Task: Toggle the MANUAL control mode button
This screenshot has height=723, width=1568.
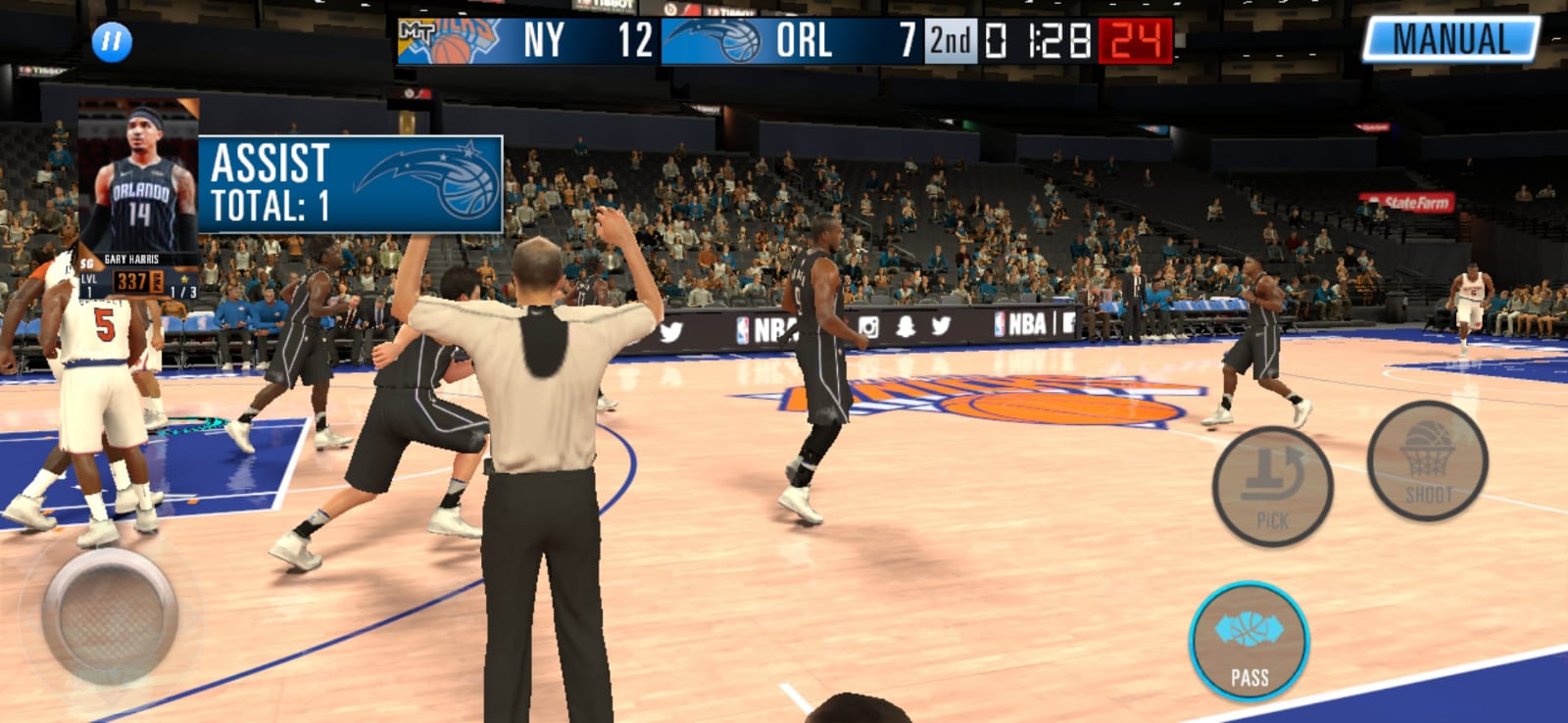Action: point(1451,40)
